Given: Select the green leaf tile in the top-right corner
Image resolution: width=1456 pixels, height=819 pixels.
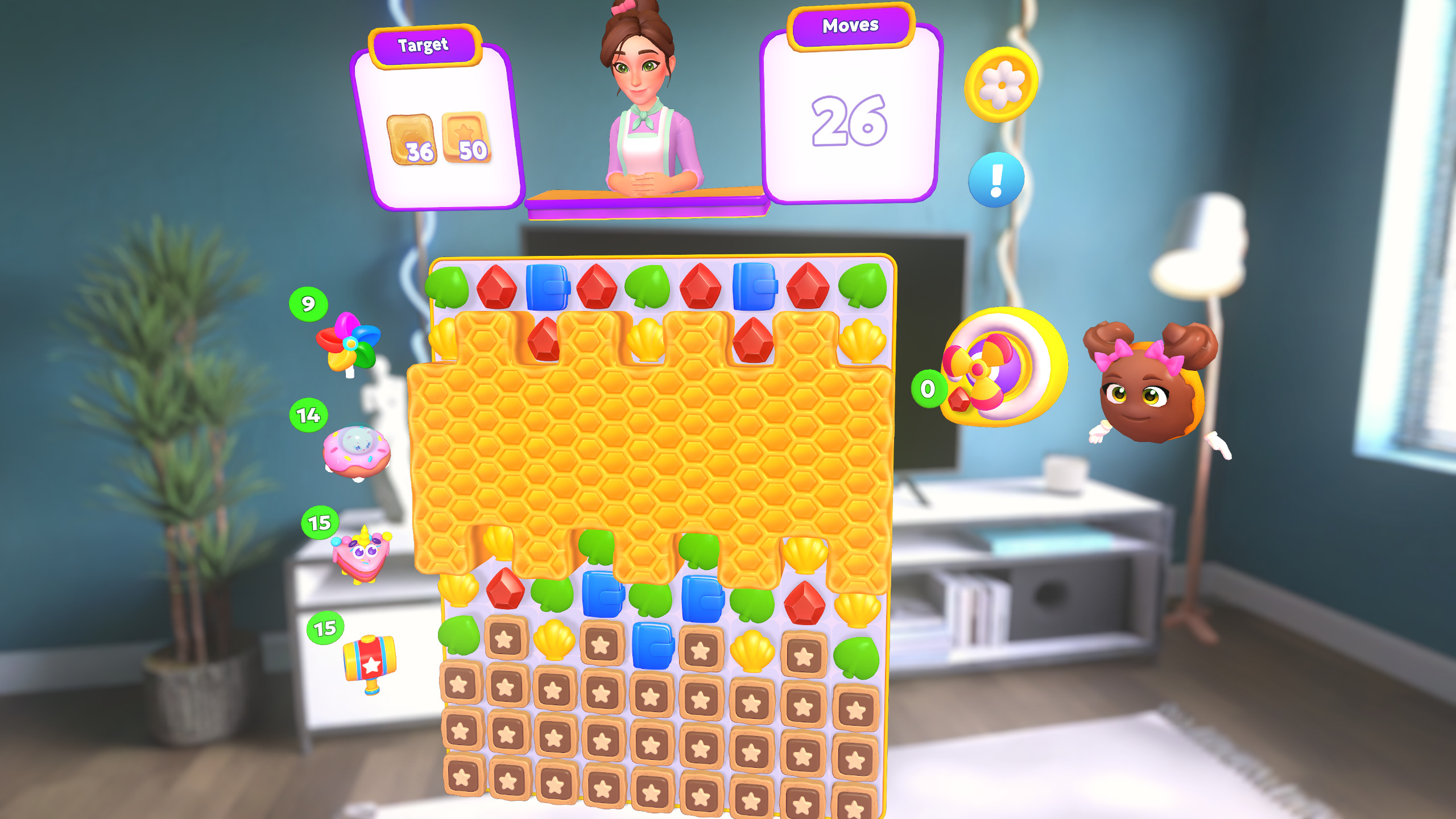Looking at the screenshot, I should (x=863, y=286).
